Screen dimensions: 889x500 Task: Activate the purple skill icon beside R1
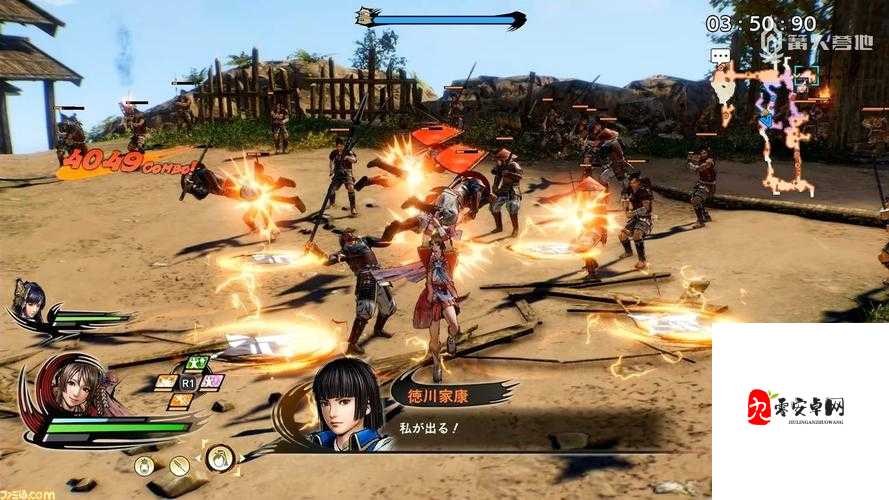coord(212,382)
